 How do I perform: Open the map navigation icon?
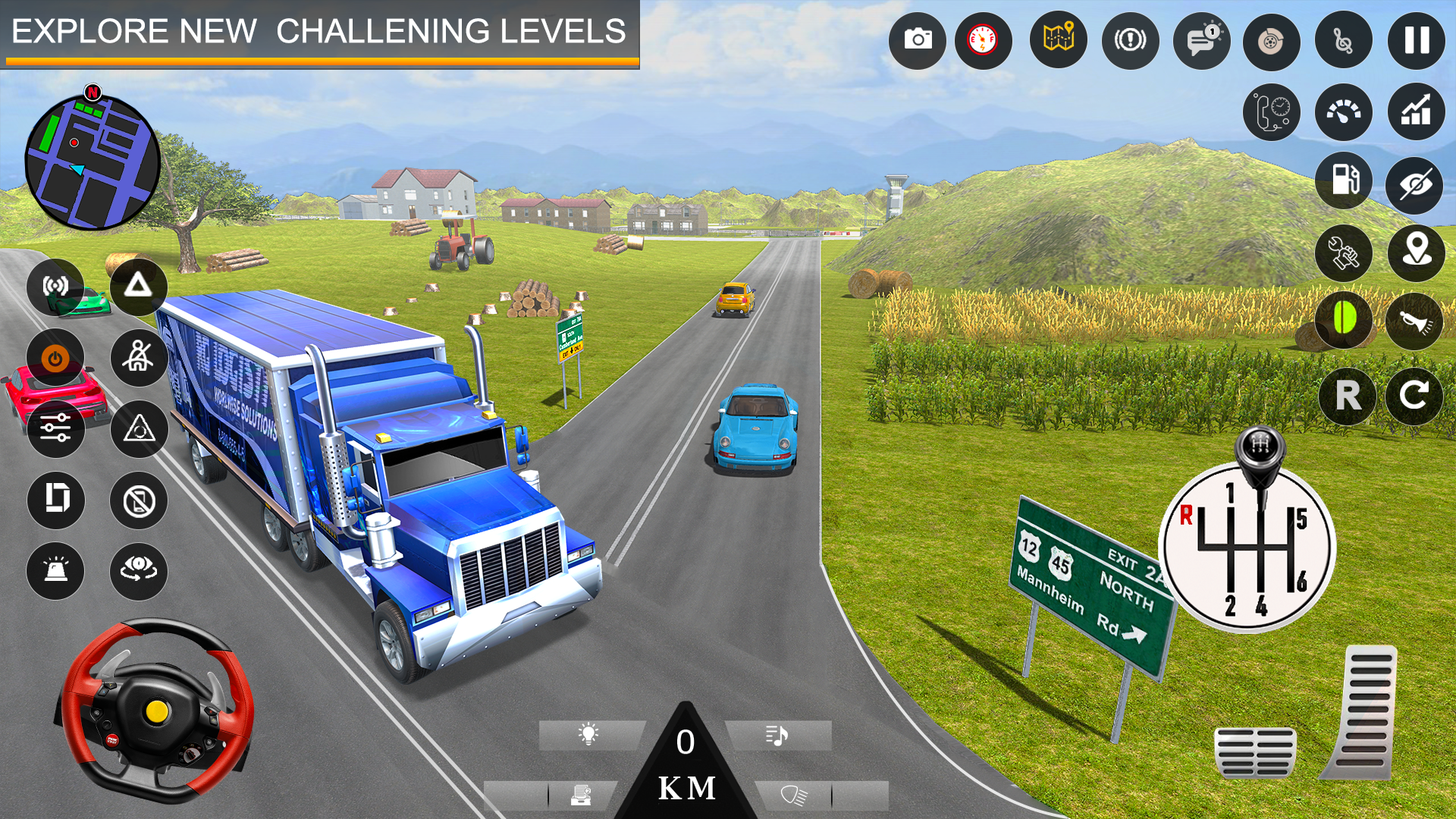coord(1056,39)
